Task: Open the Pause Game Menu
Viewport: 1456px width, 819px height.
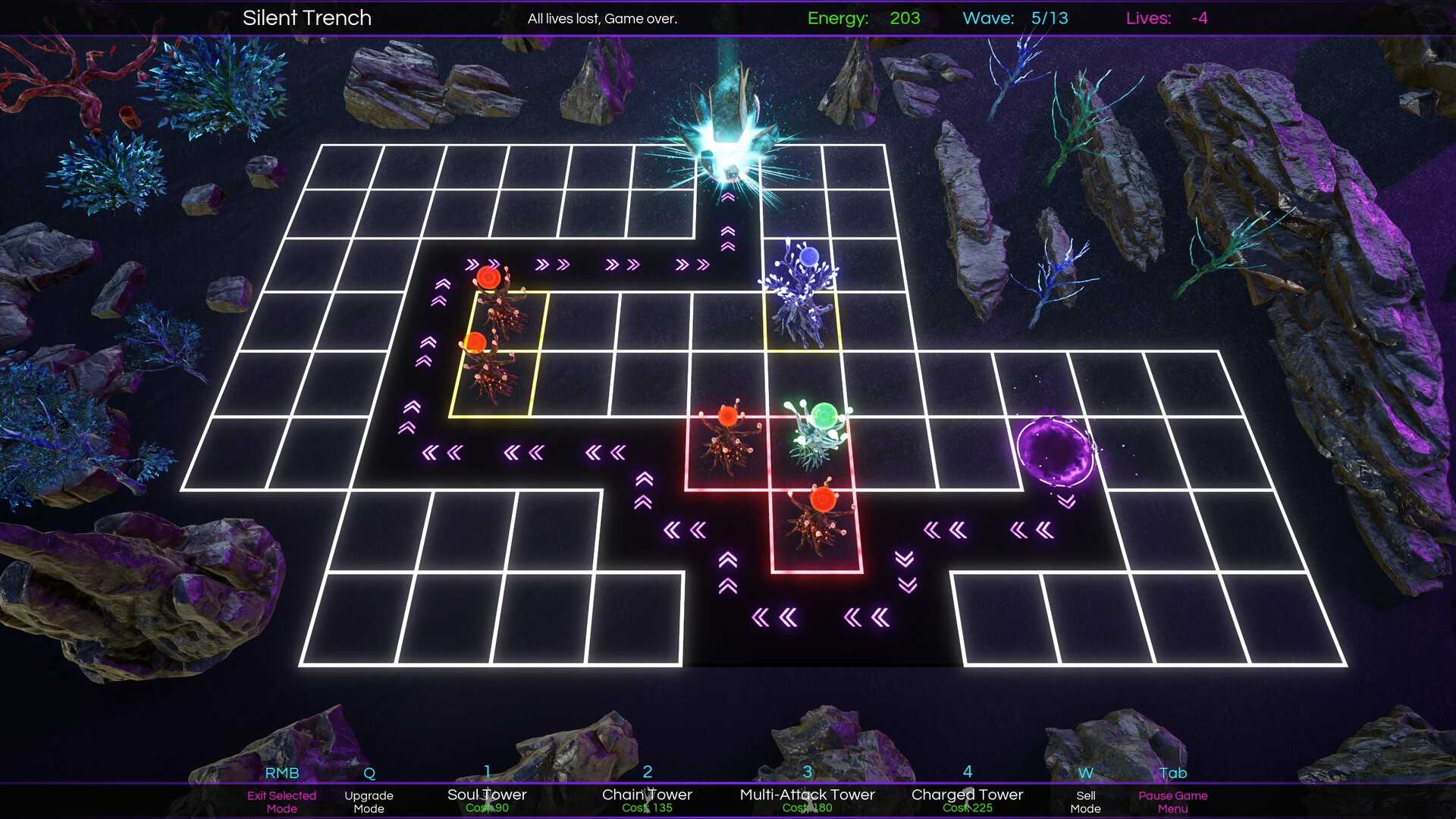Action: 1172,802
